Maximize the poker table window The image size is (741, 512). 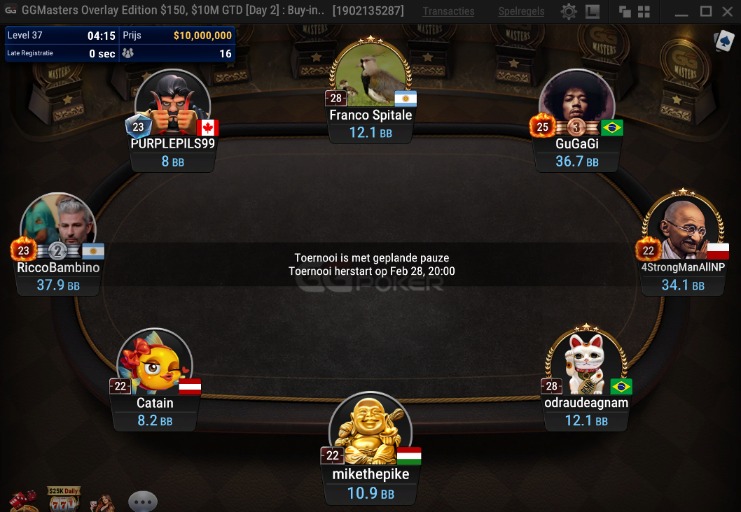click(x=705, y=11)
